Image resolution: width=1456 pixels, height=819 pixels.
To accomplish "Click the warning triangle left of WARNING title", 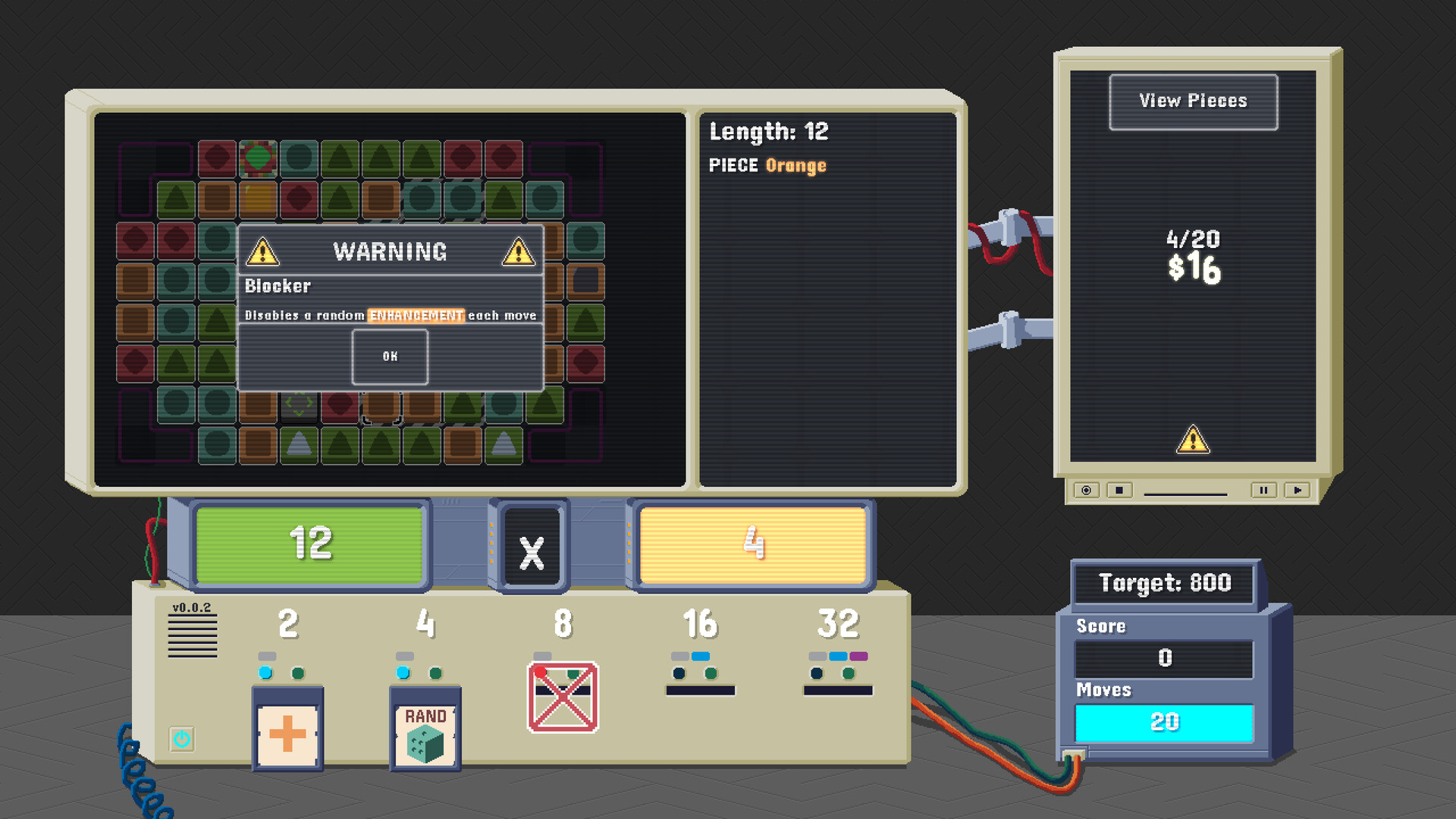I will 262,250.
